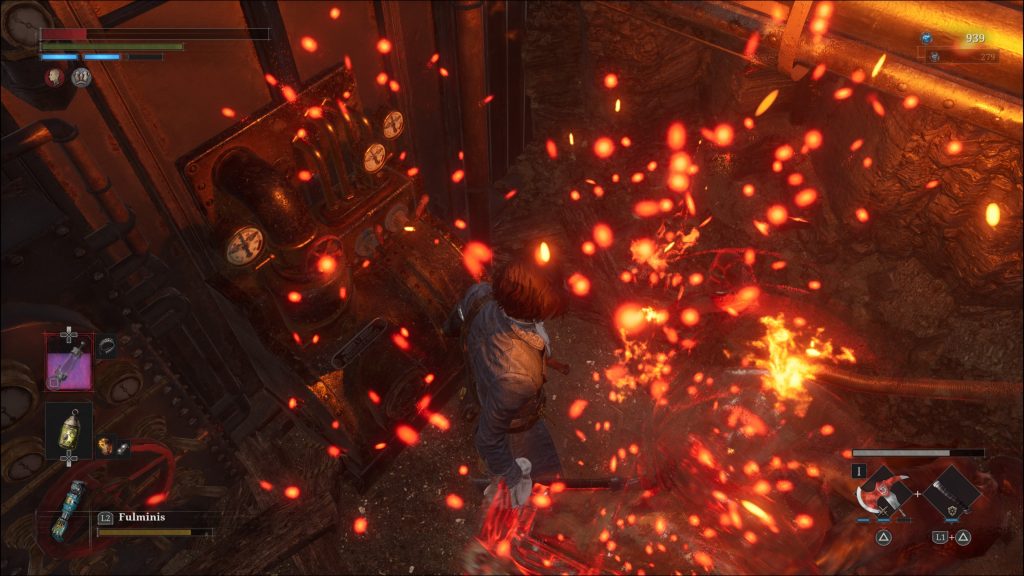
Task: Select the curved axe blade weapon slot
Action: (883, 493)
